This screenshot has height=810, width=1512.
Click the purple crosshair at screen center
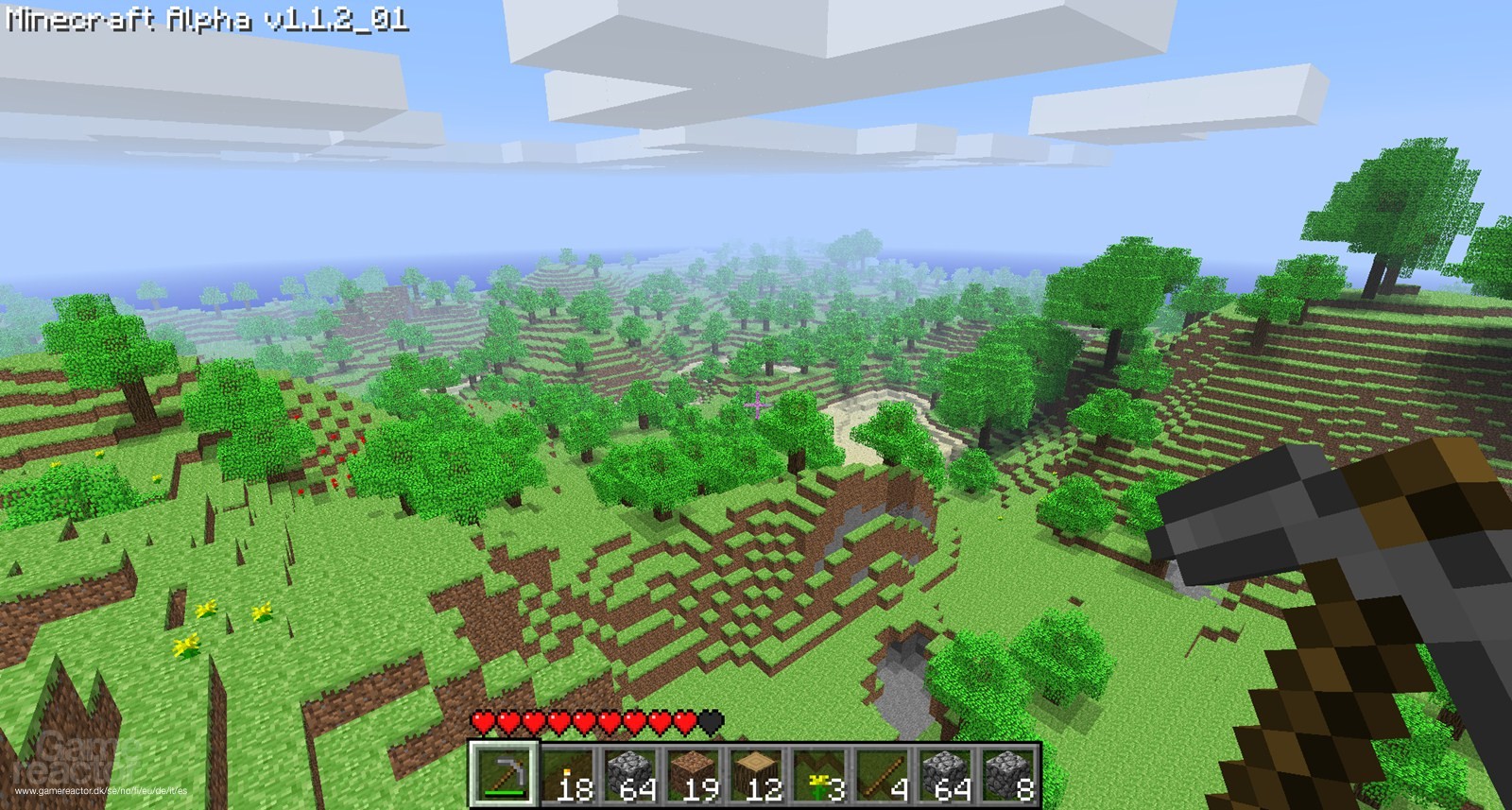756,405
